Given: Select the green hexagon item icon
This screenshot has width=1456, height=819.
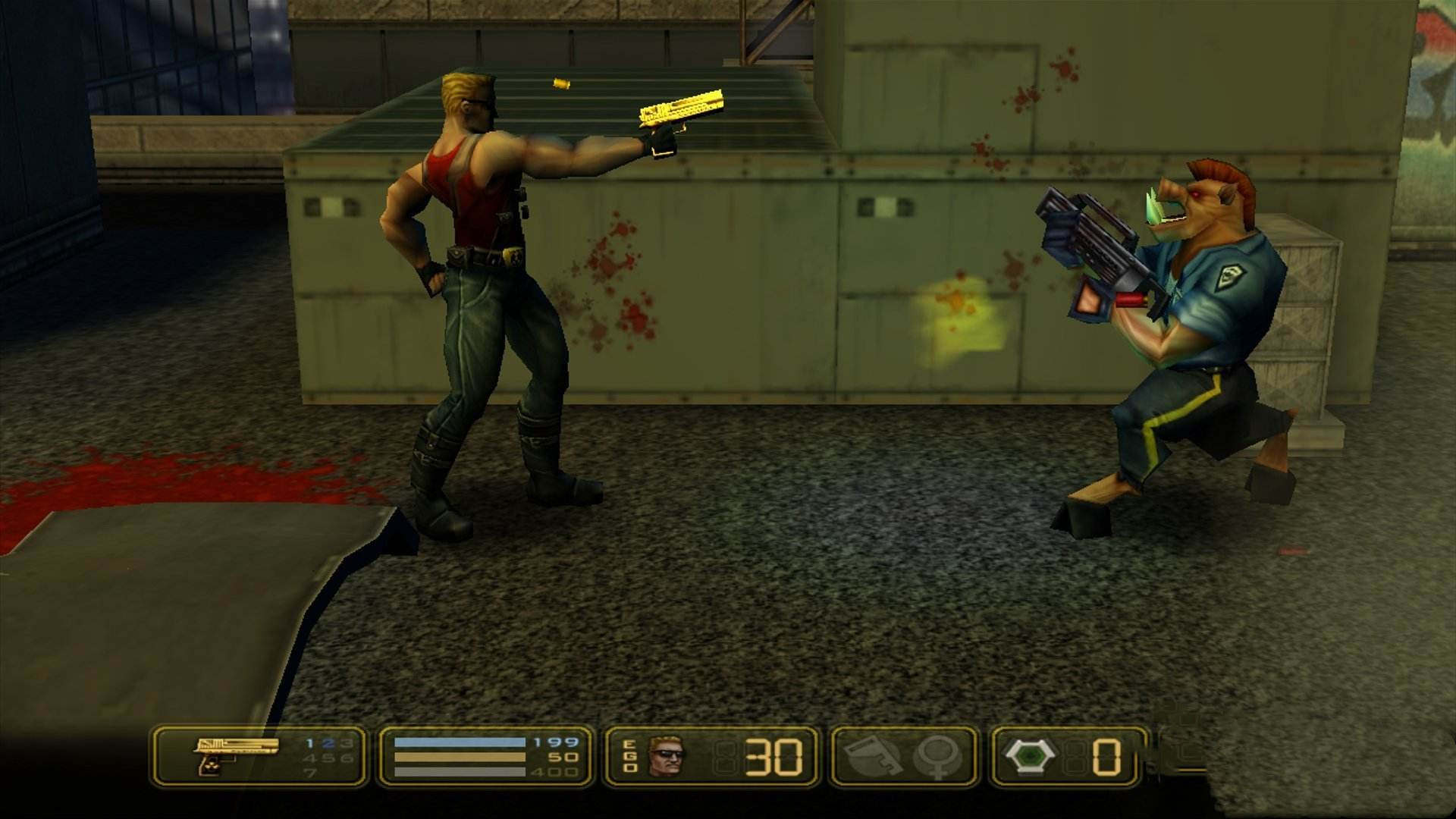Looking at the screenshot, I should [x=1034, y=755].
